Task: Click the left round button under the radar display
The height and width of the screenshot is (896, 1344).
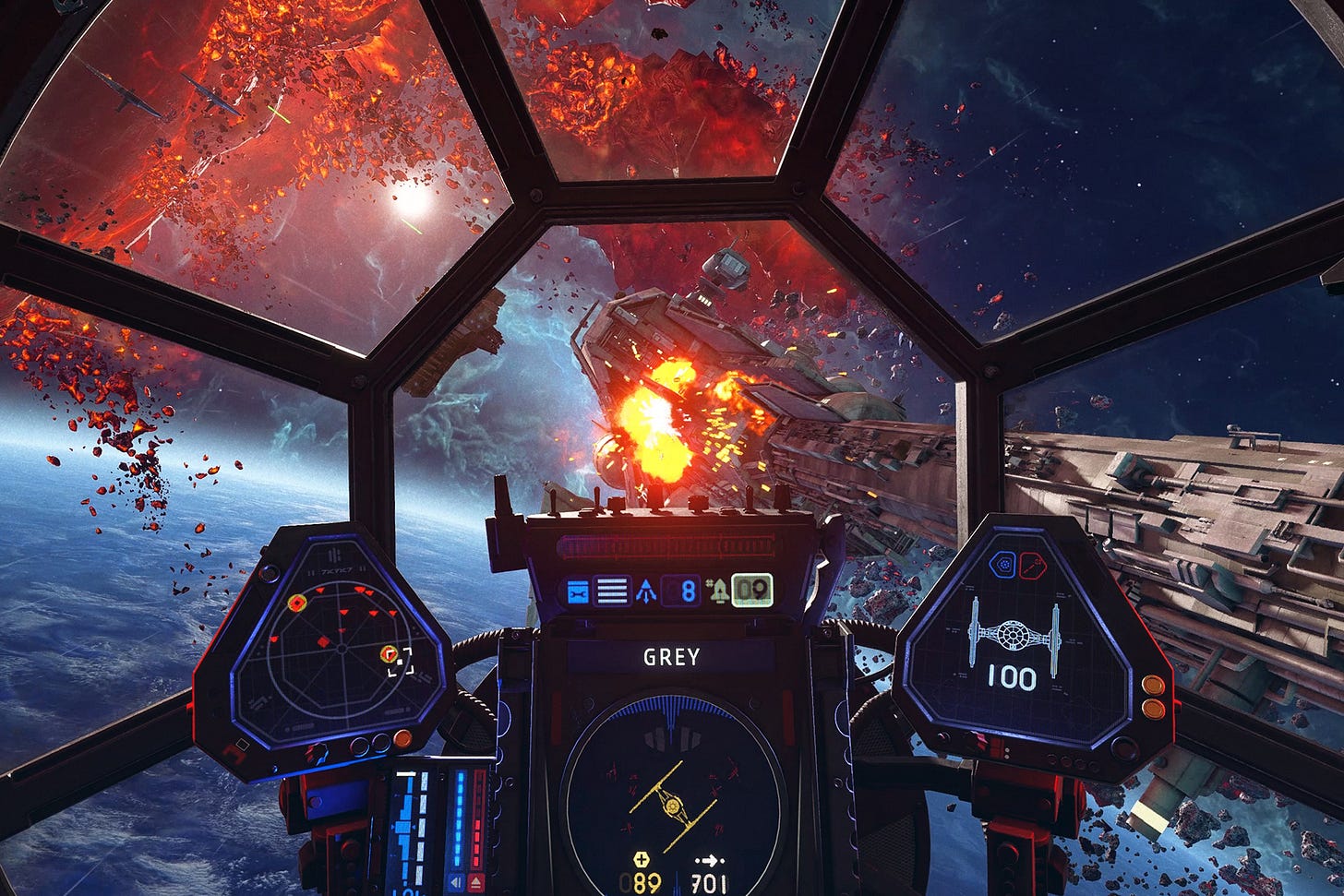Action: pyautogui.click(x=361, y=746)
